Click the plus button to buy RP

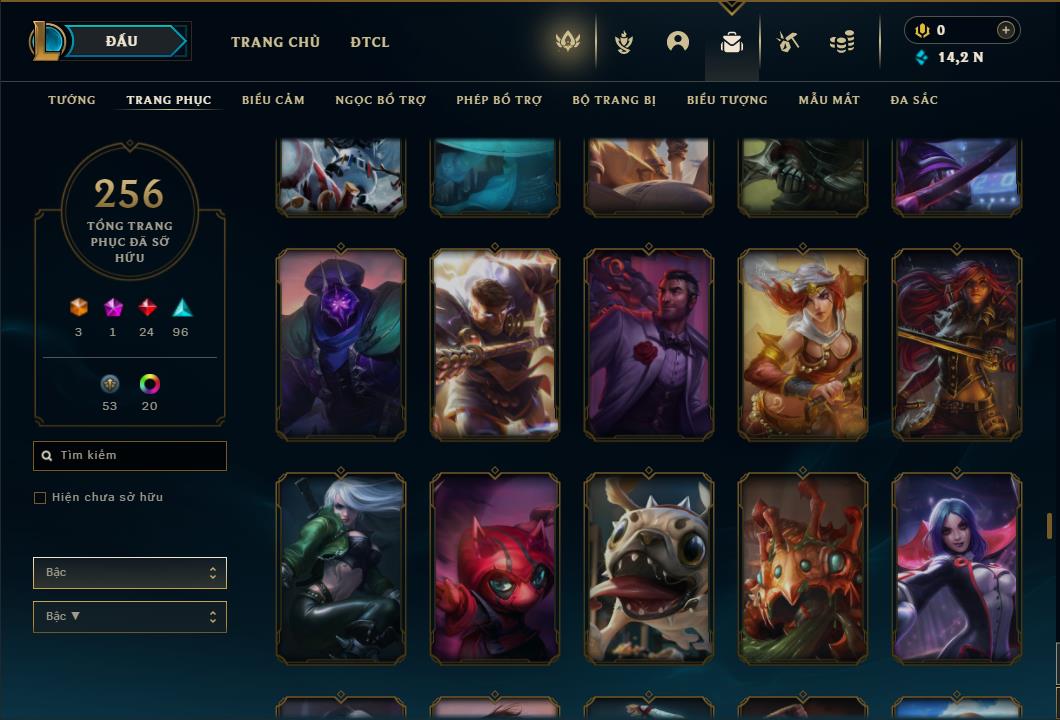tap(1006, 30)
